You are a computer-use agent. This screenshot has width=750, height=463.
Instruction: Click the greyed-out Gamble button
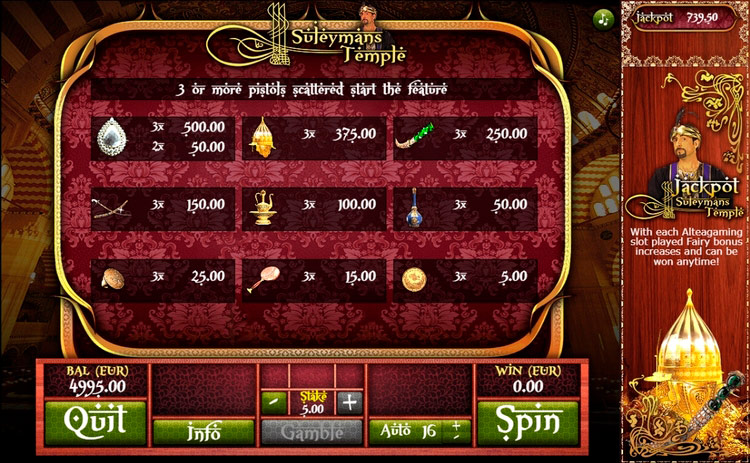point(311,432)
